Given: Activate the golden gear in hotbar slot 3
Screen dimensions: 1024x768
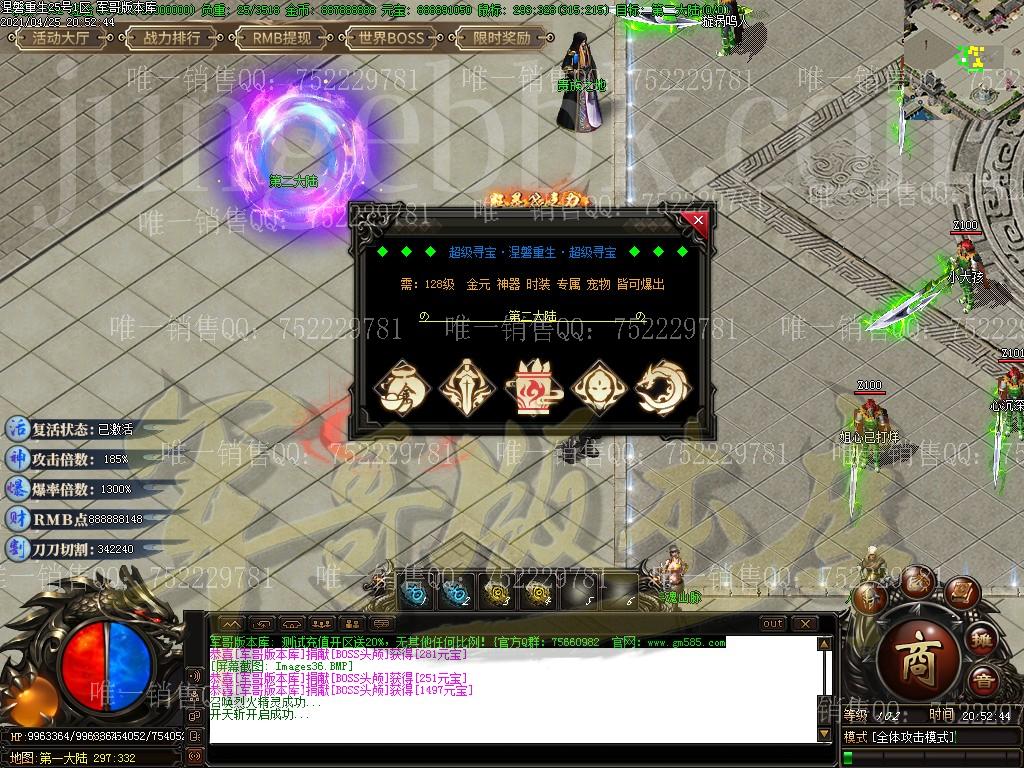Looking at the screenshot, I should point(497,592).
